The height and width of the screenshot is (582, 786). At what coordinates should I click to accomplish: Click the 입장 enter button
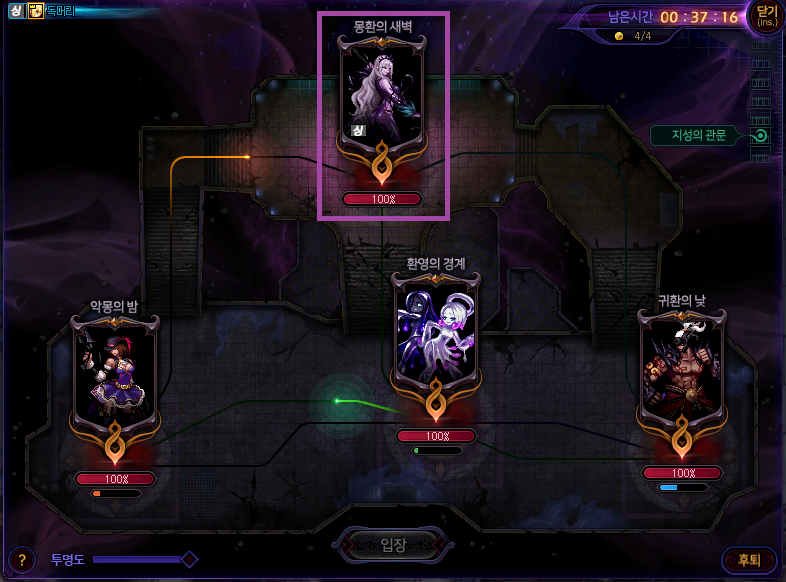click(393, 545)
